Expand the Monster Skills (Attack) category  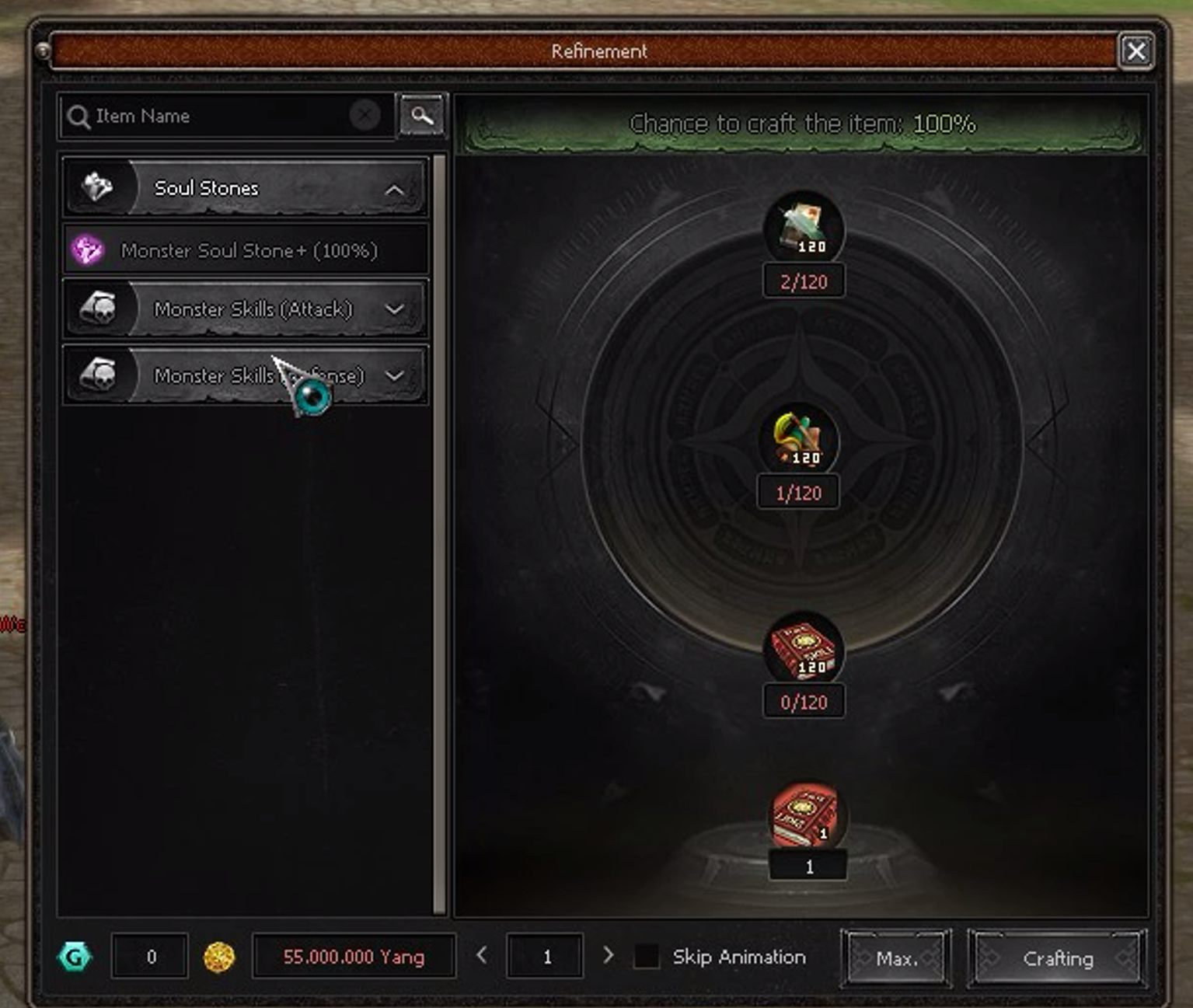pyautogui.click(x=395, y=309)
